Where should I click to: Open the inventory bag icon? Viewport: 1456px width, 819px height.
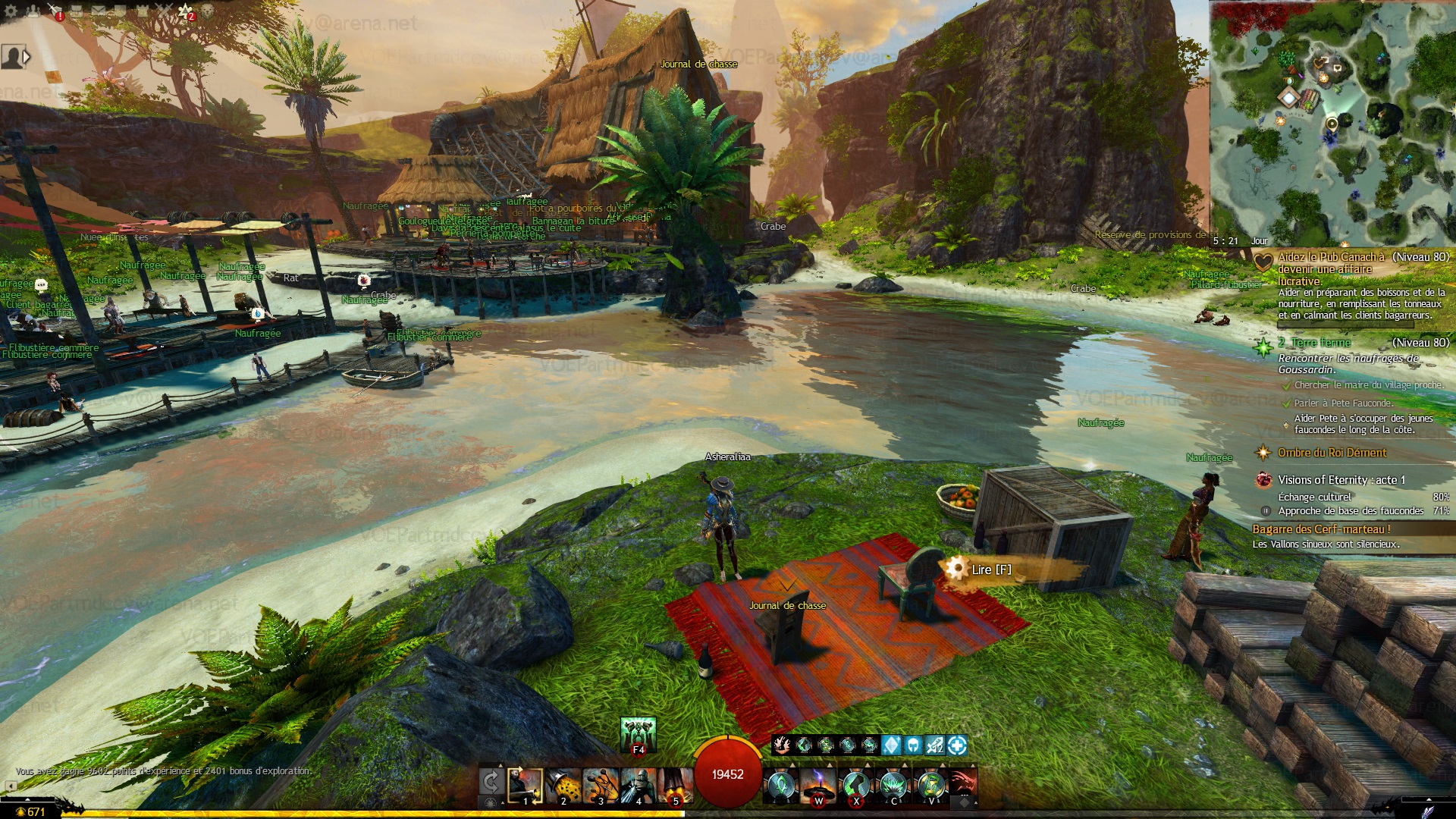(x=77, y=11)
